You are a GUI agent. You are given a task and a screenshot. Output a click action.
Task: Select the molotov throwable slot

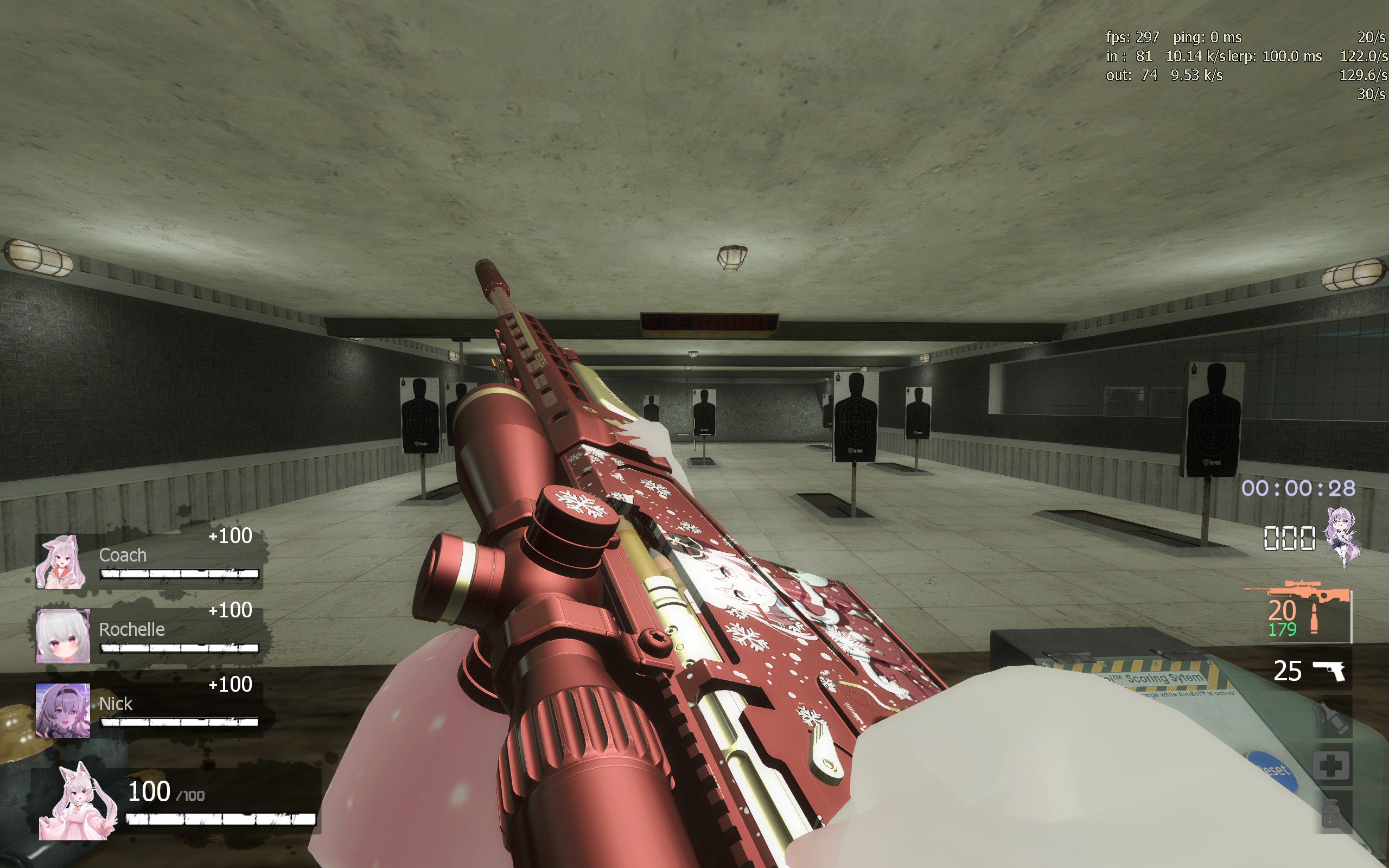point(1331,718)
